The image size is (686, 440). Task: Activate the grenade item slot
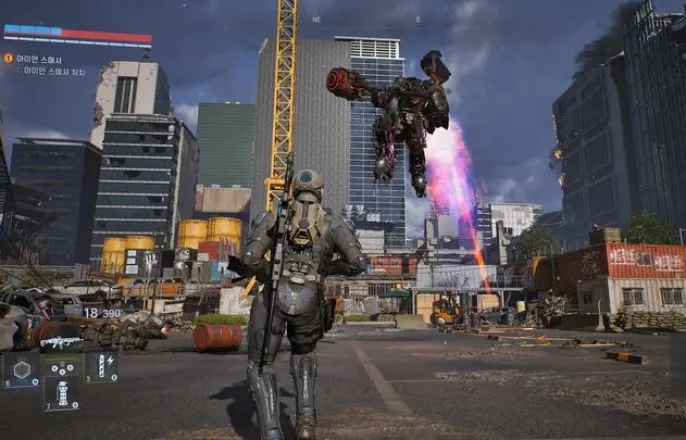click(62, 392)
